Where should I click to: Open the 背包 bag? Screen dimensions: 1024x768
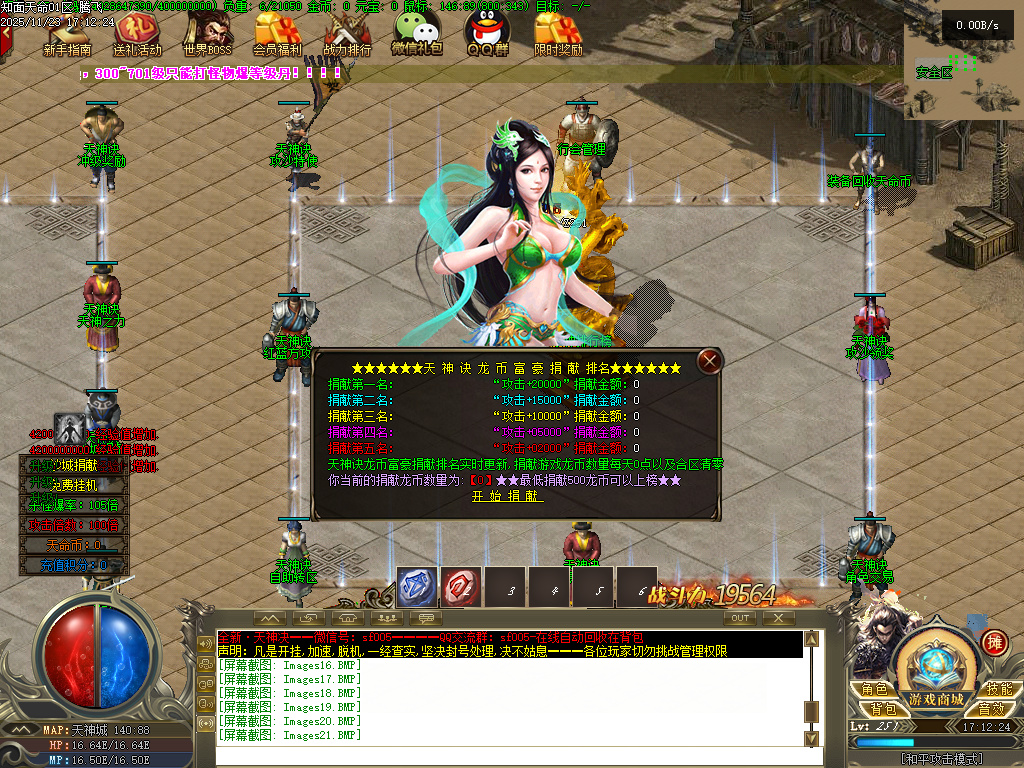tap(882, 708)
